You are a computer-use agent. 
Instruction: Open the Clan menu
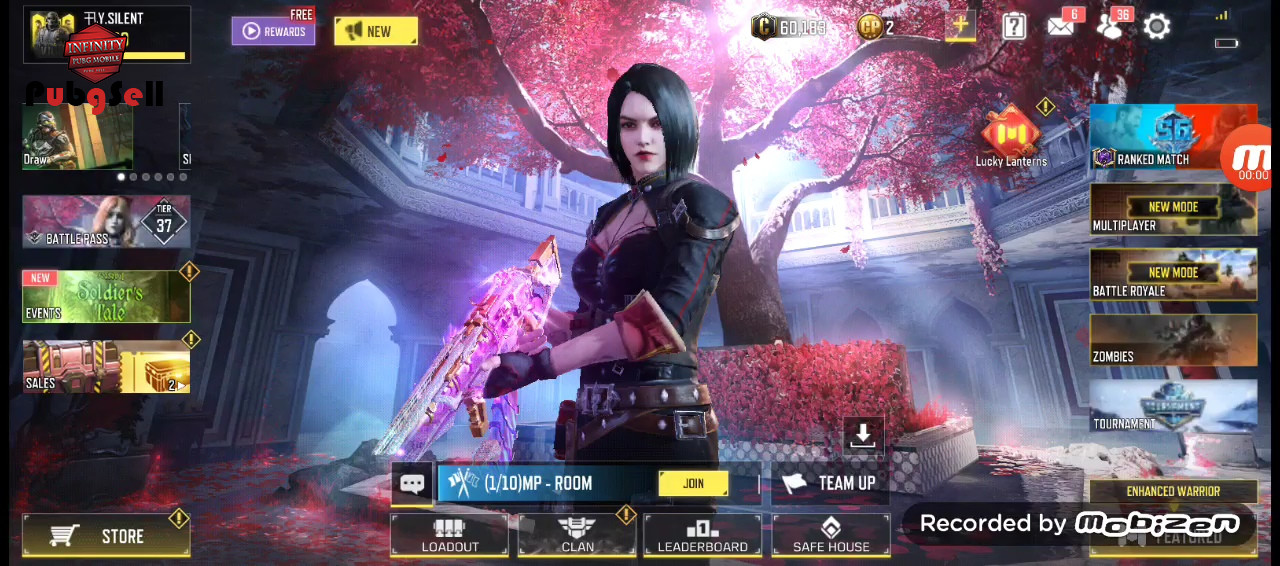(577, 535)
